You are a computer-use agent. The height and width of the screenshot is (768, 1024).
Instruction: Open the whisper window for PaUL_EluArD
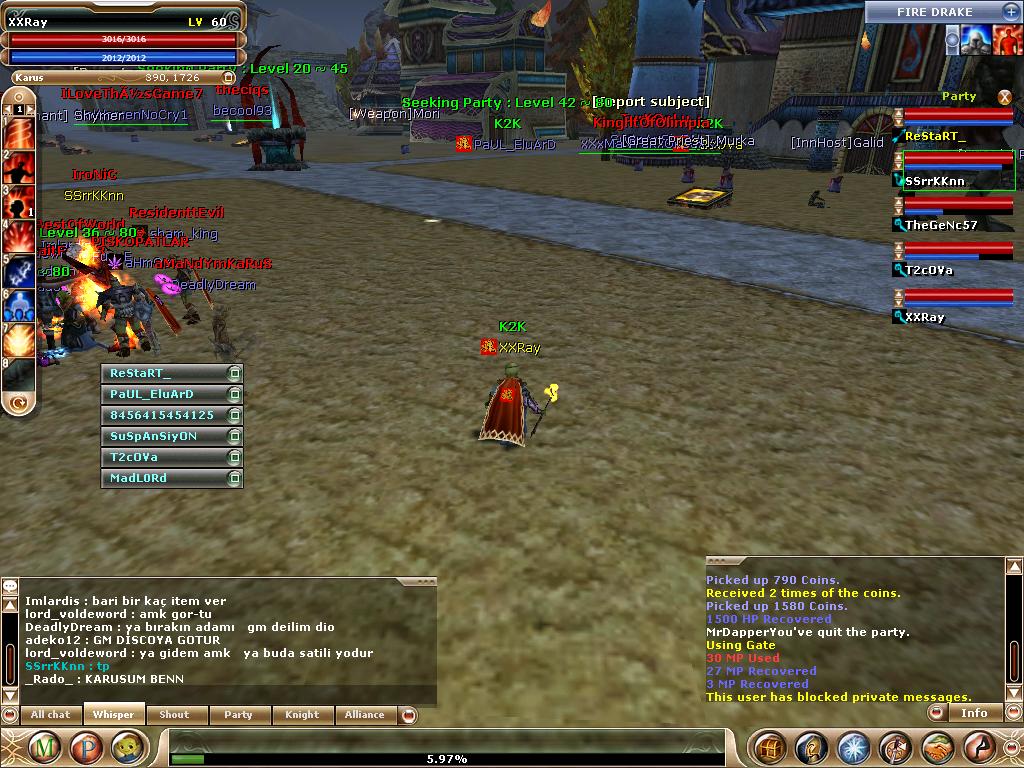pos(165,394)
